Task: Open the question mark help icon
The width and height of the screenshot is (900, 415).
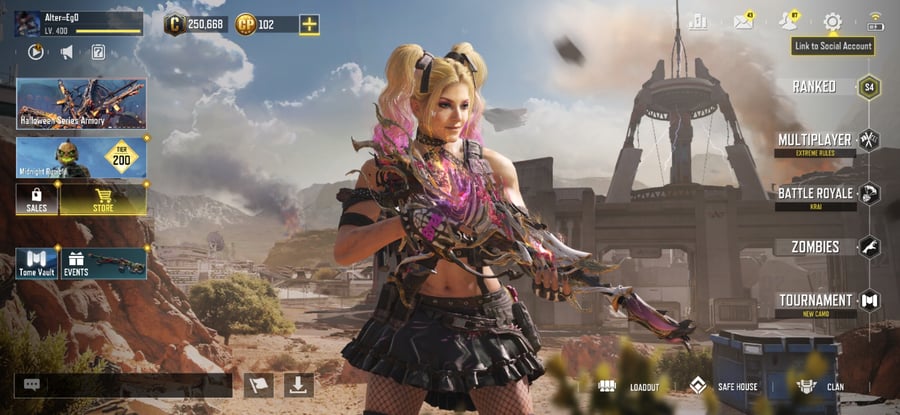Action: tap(98, 52)
